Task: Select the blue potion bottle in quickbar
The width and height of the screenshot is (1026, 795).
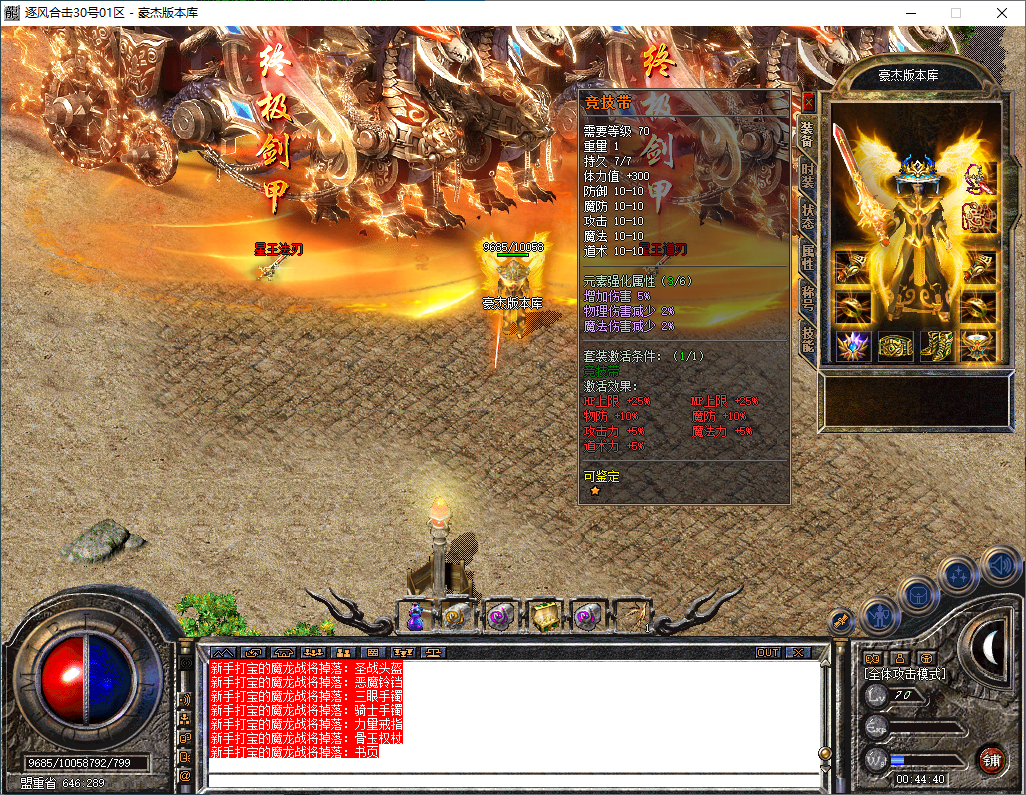Action: tap(415, 617)
